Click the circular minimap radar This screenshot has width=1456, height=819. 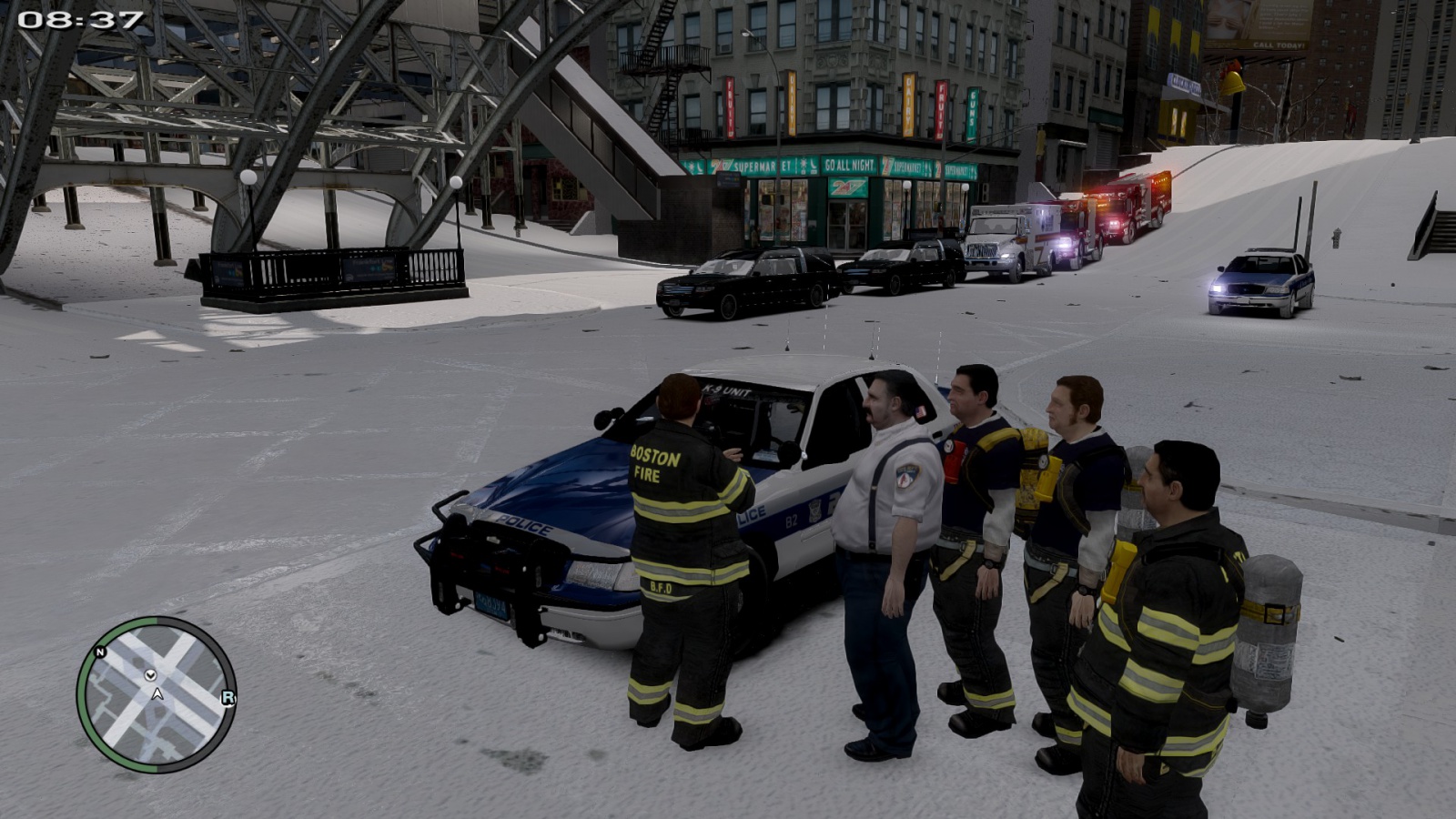[x=157, y=694]
